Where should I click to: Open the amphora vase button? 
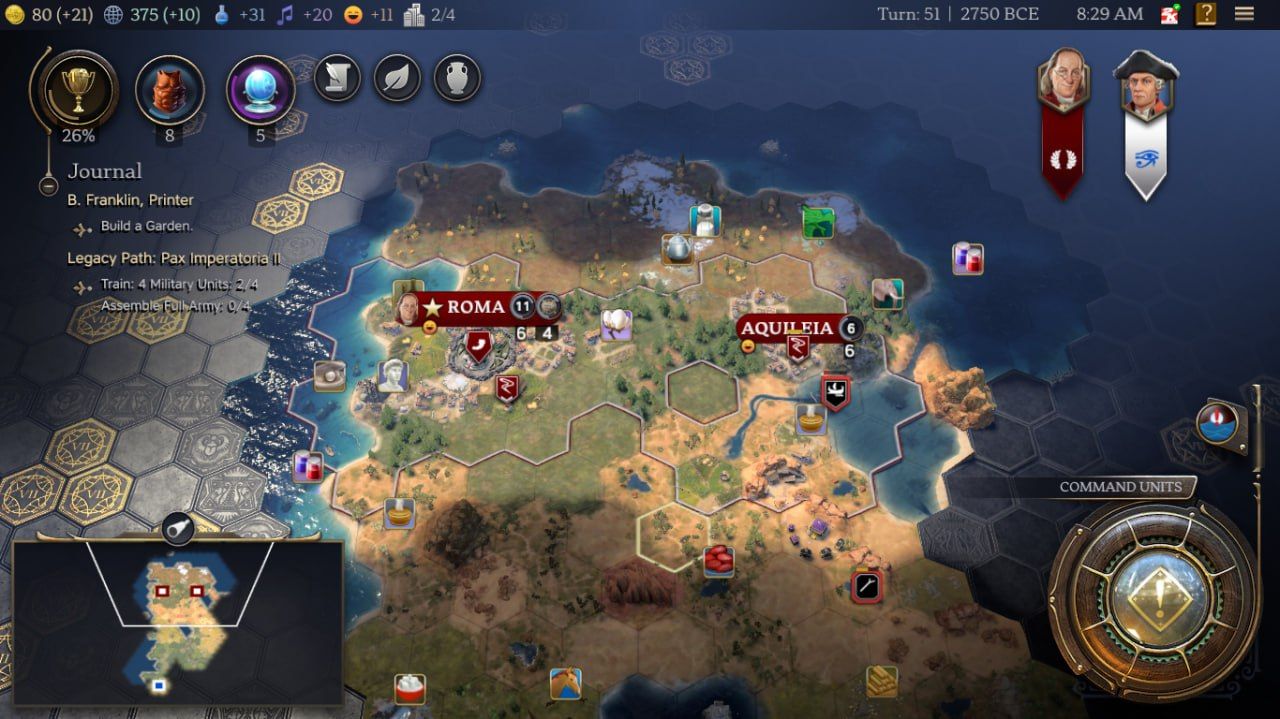click(x=457, y=78)
